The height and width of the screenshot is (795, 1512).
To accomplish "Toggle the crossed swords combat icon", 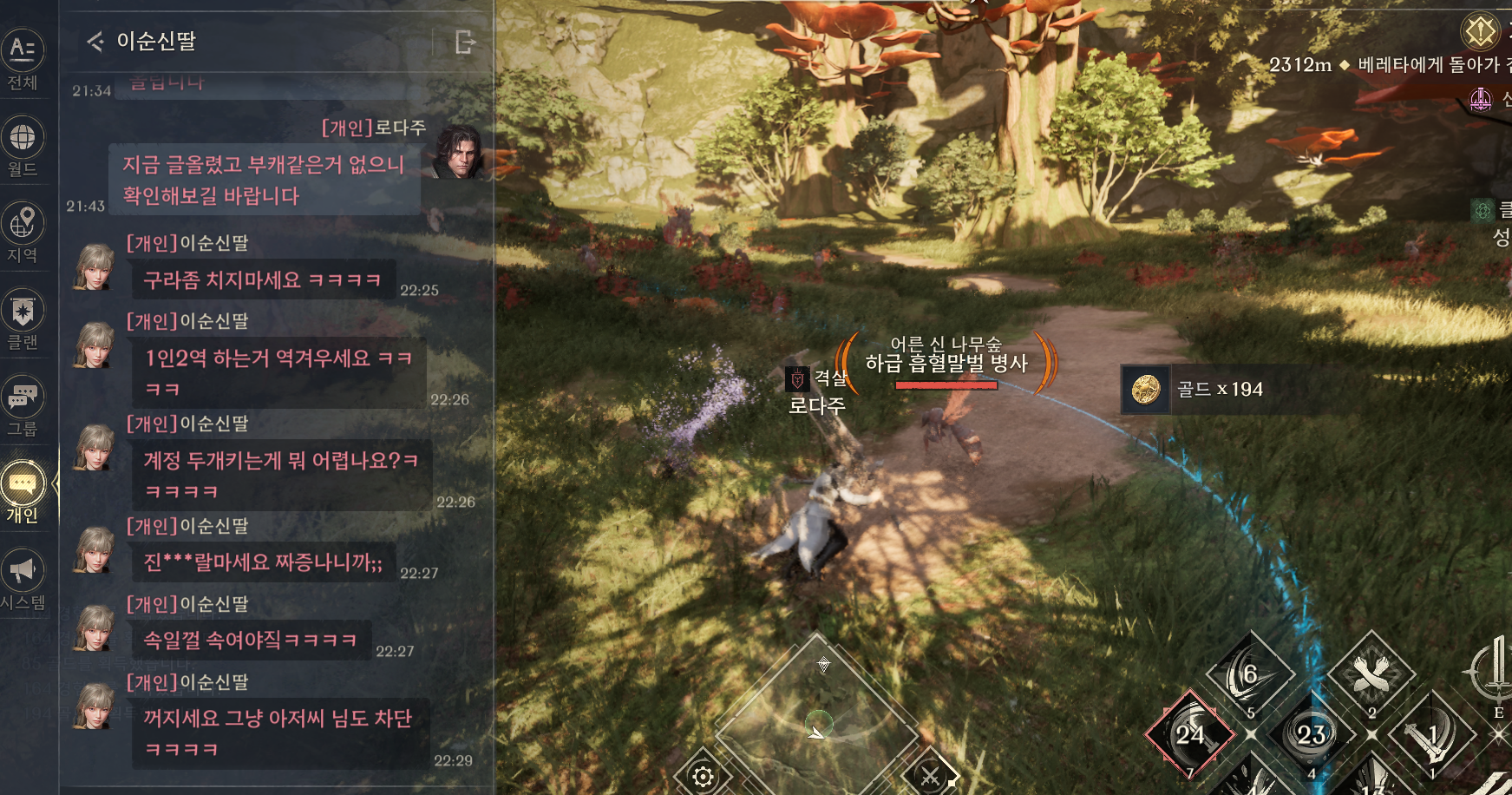I will [x=930, y=776].
